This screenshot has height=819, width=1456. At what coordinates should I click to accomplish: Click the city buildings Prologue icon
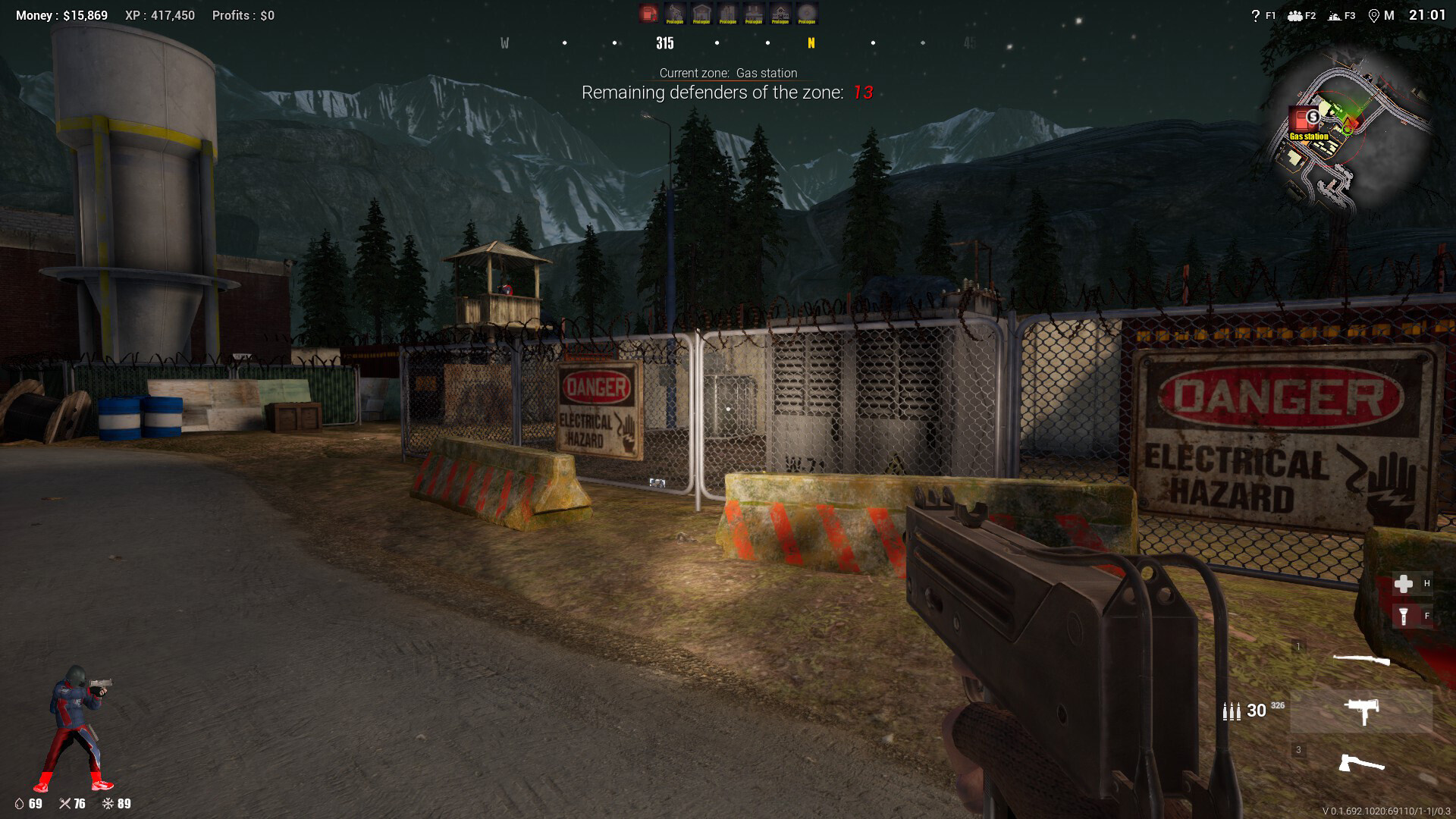tap(728, 13)
